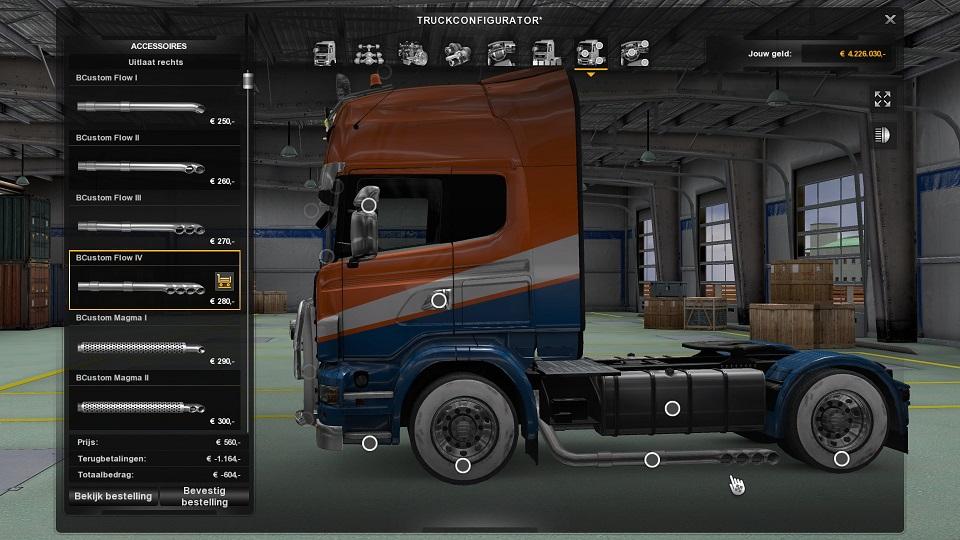Open 'Bekijk bestelling' order overview
This screenshot has height=540, width=960.
(113, 496)
